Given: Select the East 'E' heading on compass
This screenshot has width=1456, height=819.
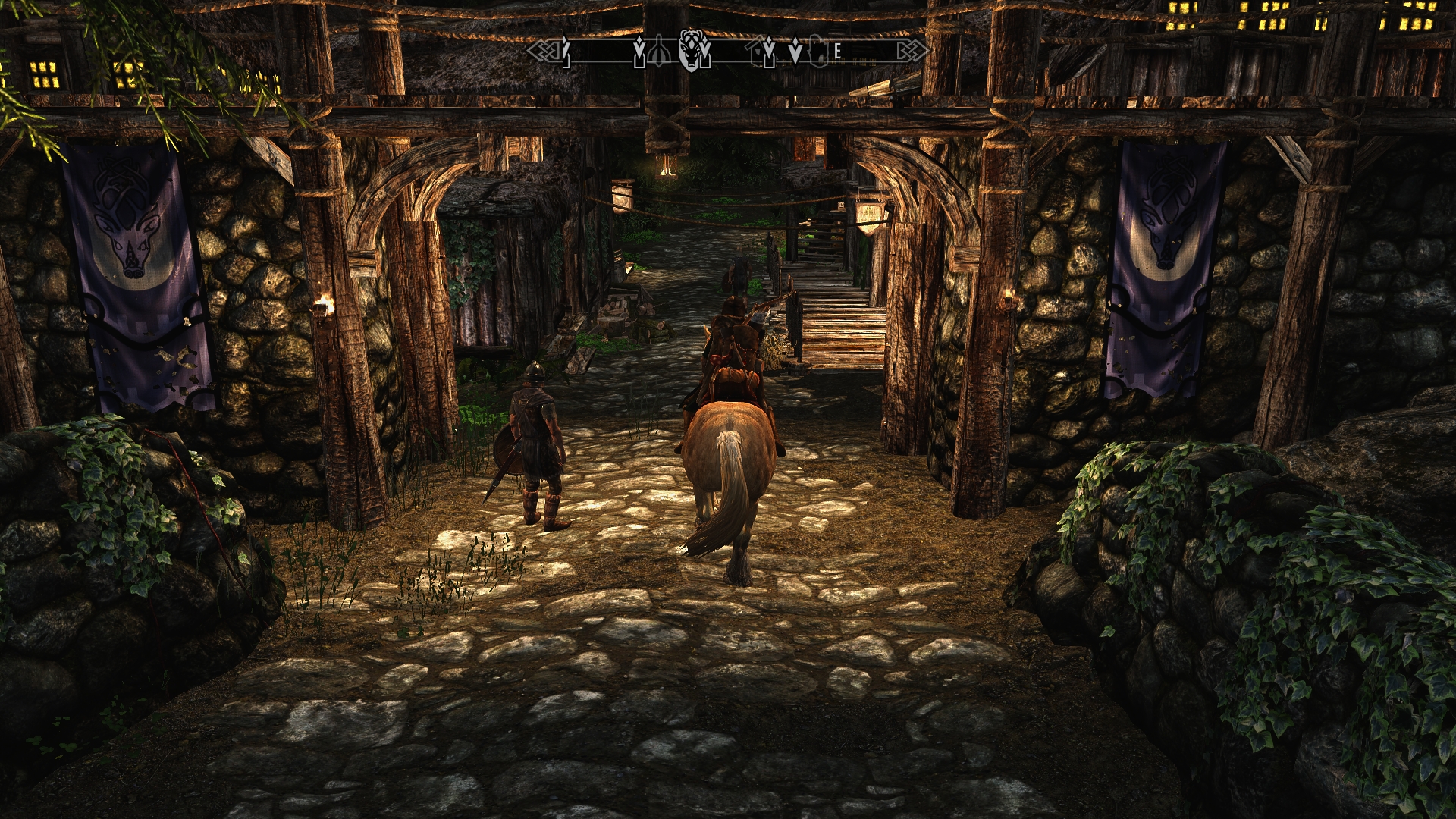Looking at the screenshot, I should (837, 52).
